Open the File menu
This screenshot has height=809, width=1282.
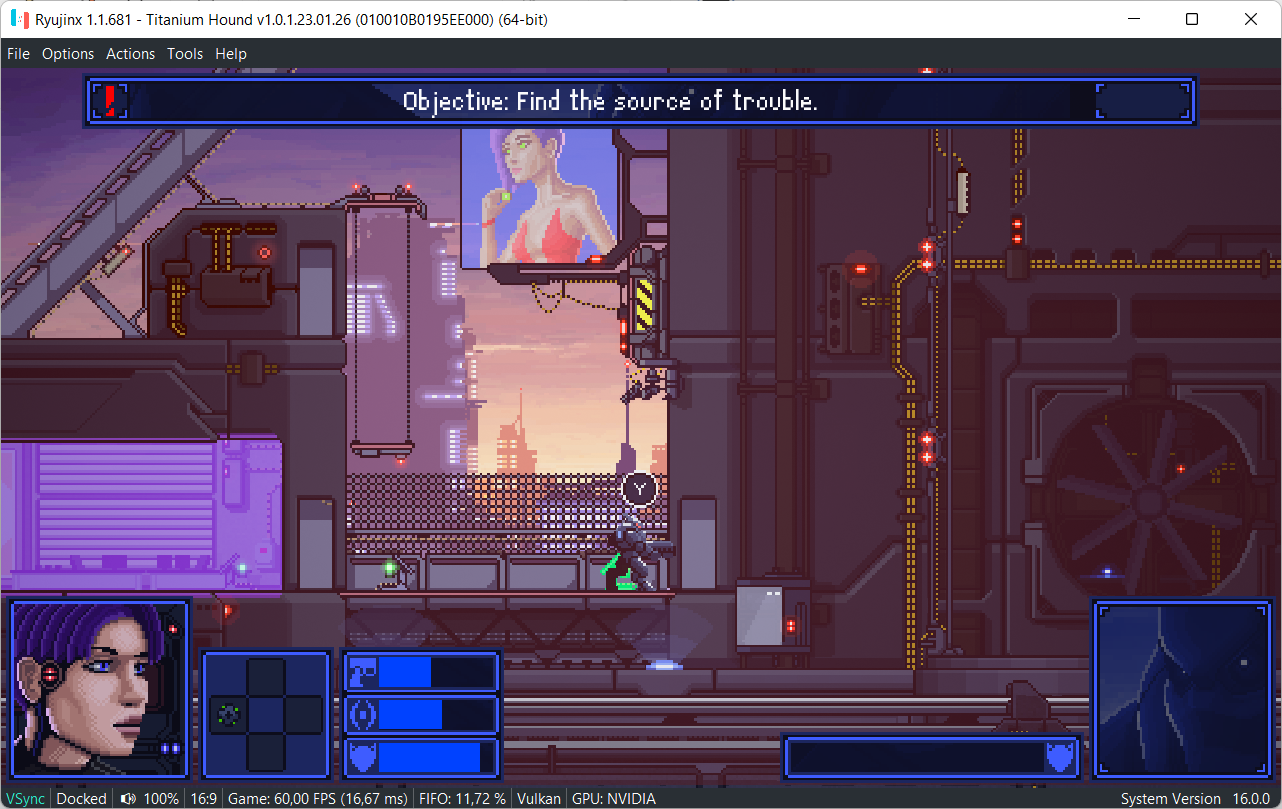(17, 53)
